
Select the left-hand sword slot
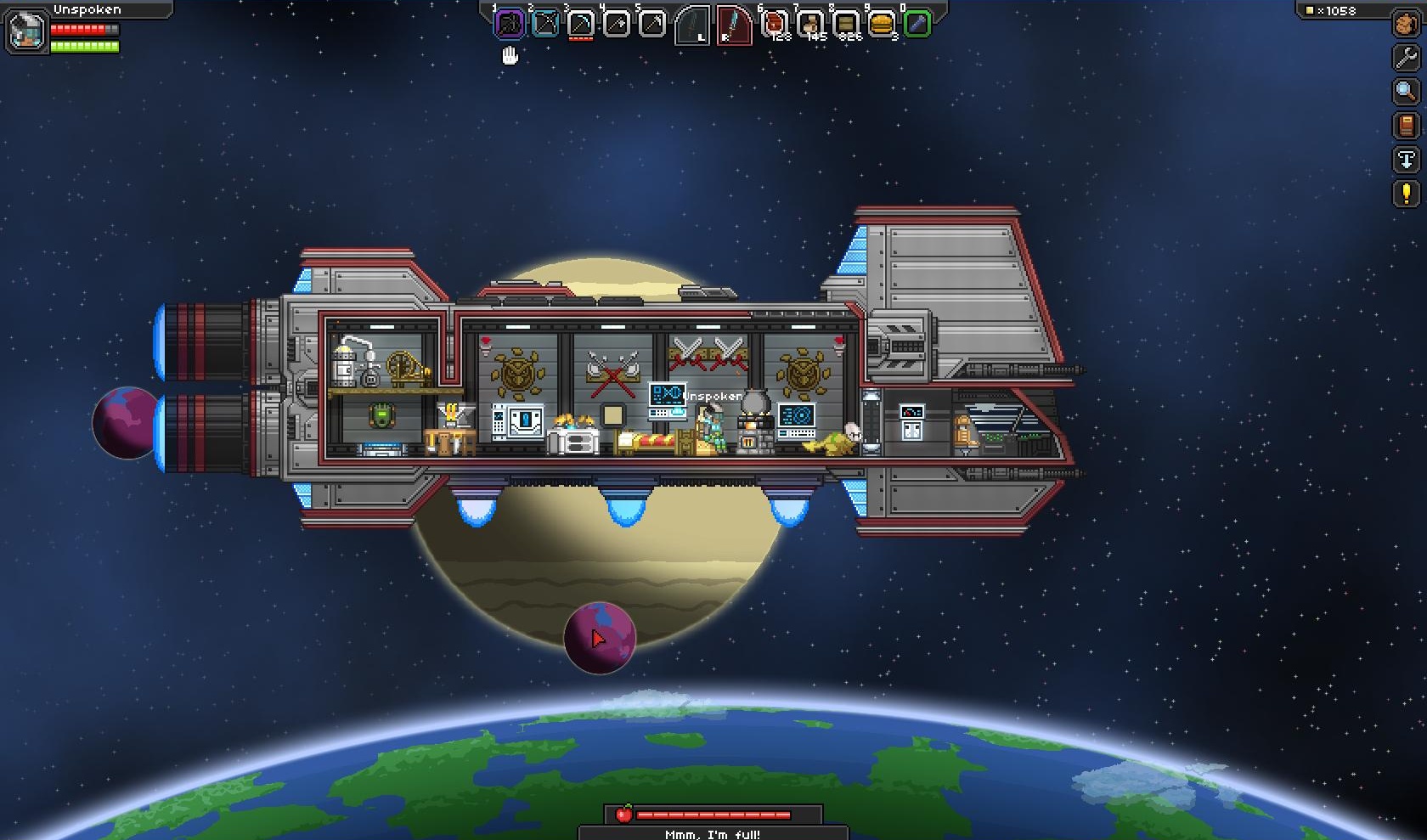click(x=692, y=25)
